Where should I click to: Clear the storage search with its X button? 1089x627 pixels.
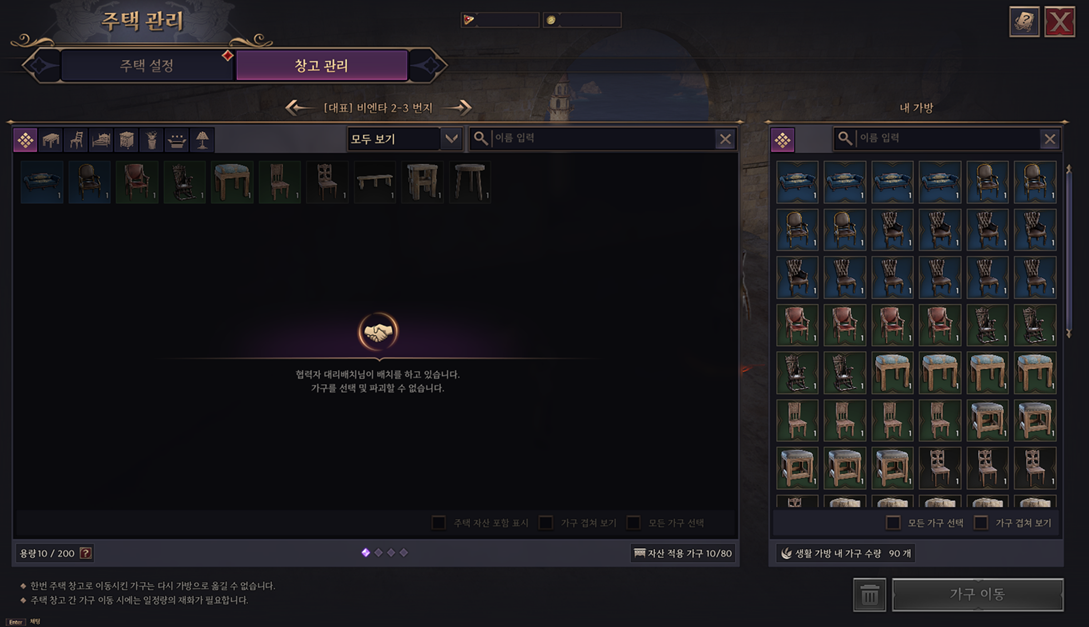(x=725, y=139)
